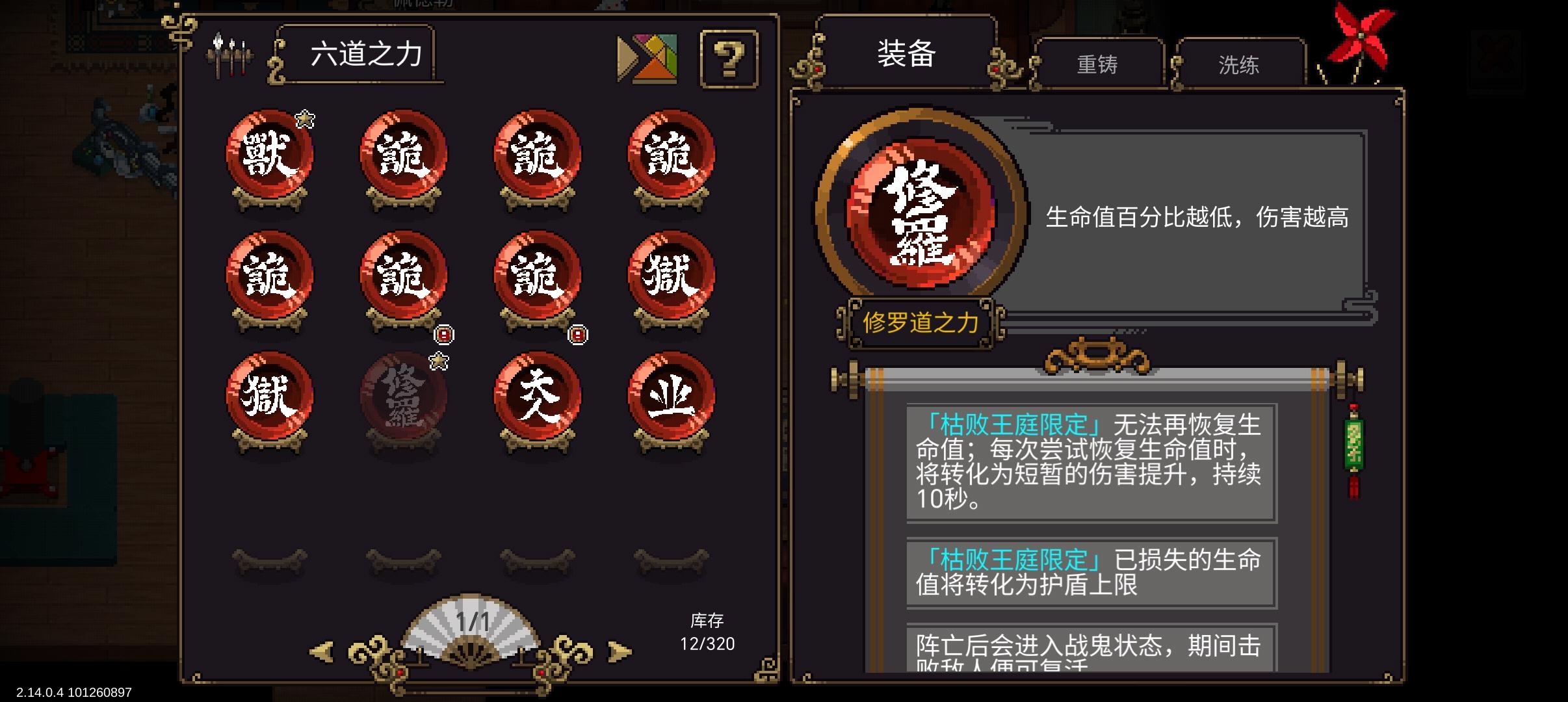The image size is (1568, 702).
Task: Open the fan page selector showing 1/1
Action: tap(469, 630)
